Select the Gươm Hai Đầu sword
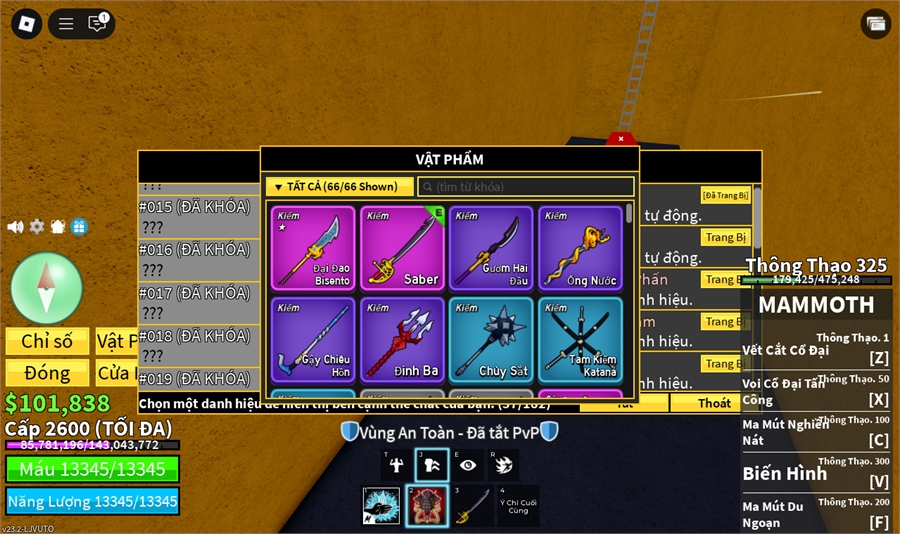900x534 pixels. 490,248
